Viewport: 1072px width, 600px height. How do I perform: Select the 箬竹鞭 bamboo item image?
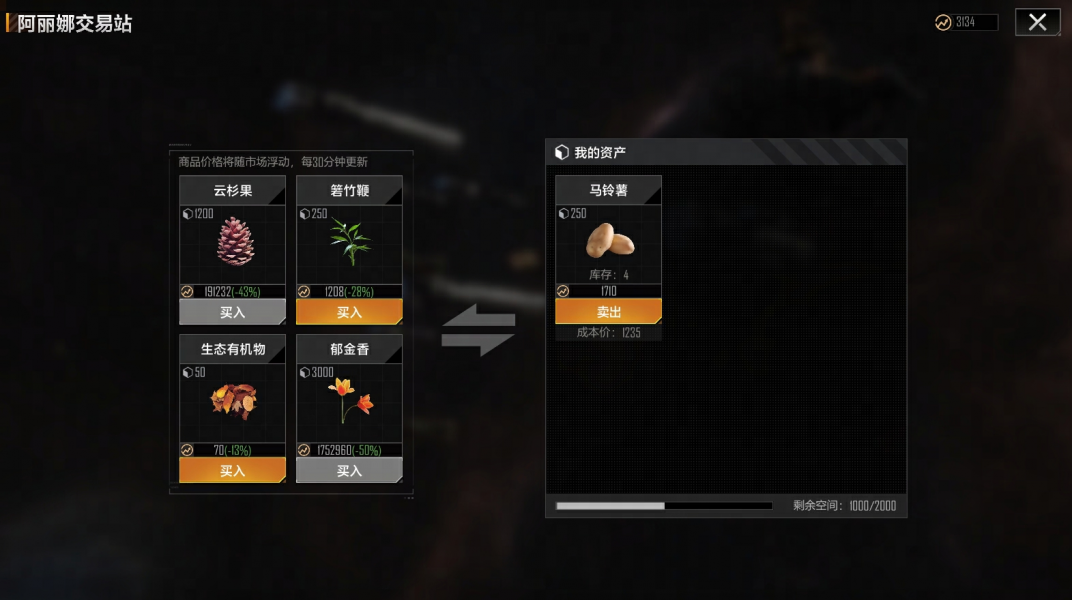click(x=350, y=242)
